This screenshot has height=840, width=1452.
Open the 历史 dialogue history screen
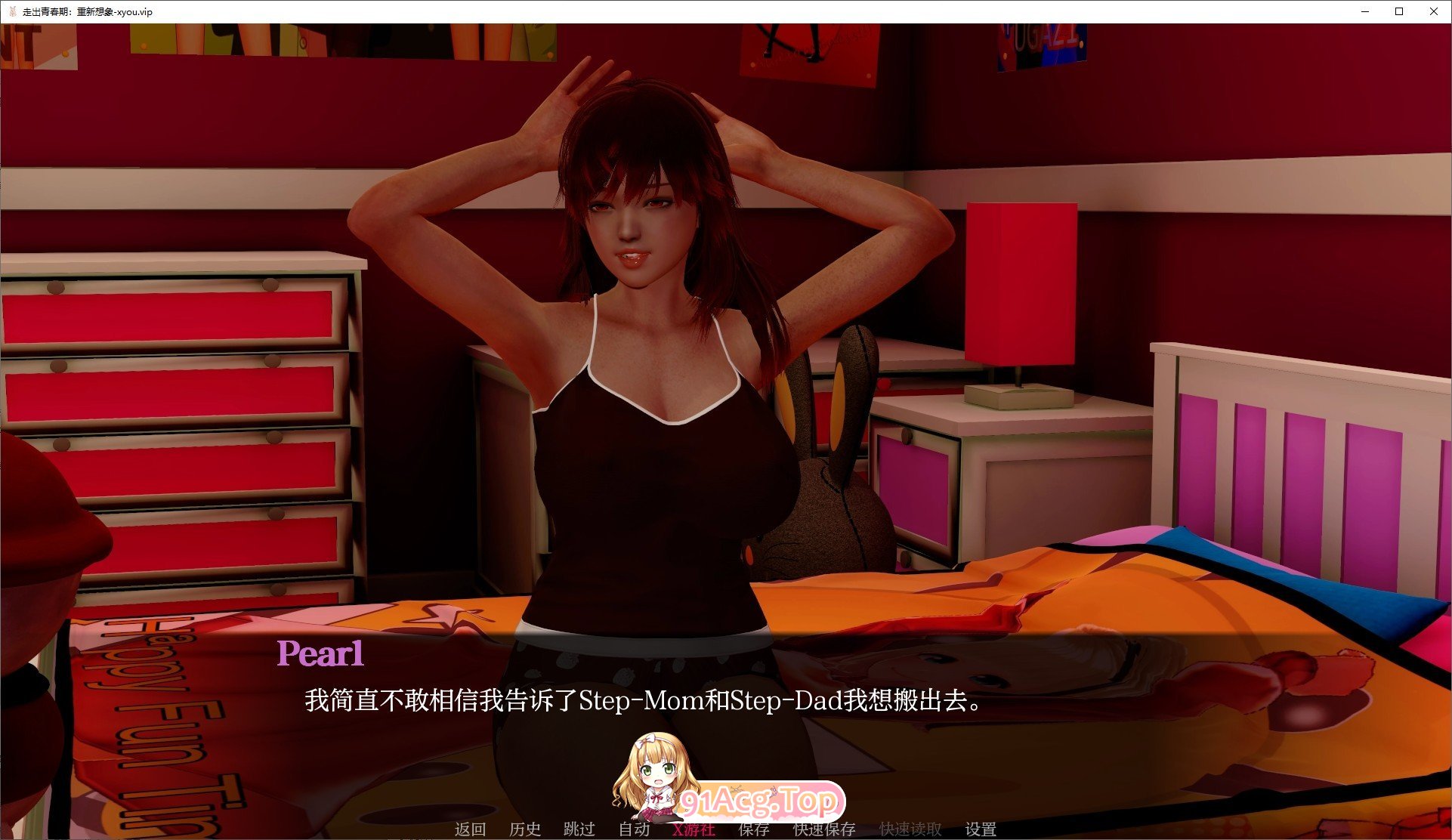coord(527,829)
